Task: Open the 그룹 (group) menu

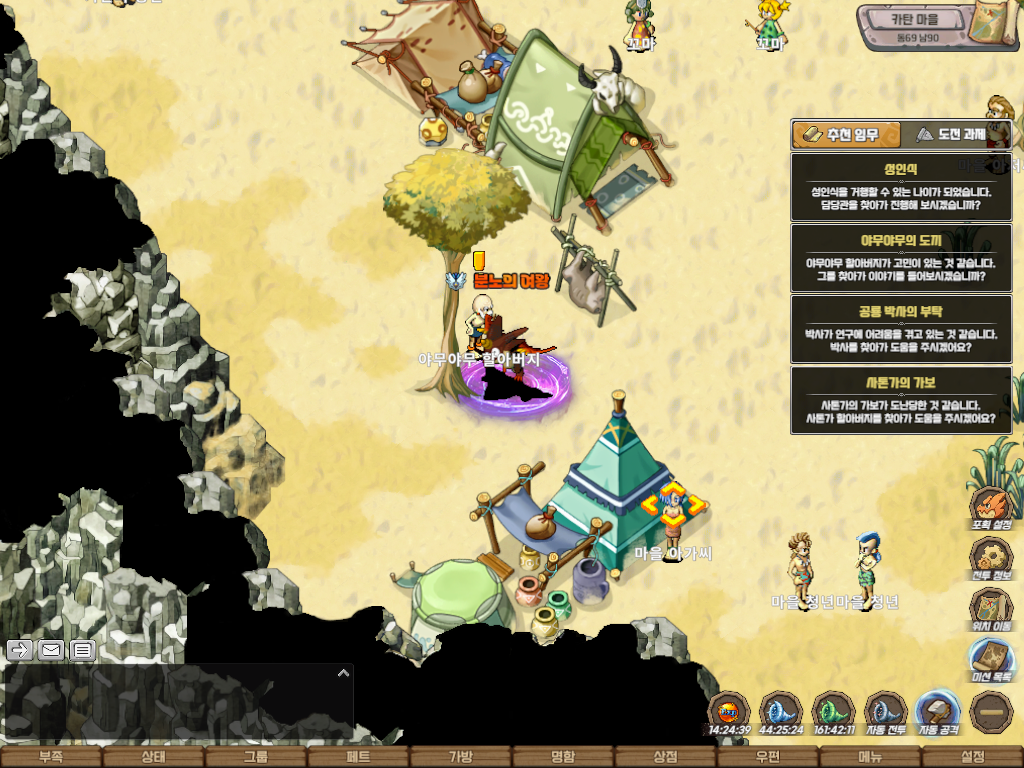Action: tap(256, 757)
